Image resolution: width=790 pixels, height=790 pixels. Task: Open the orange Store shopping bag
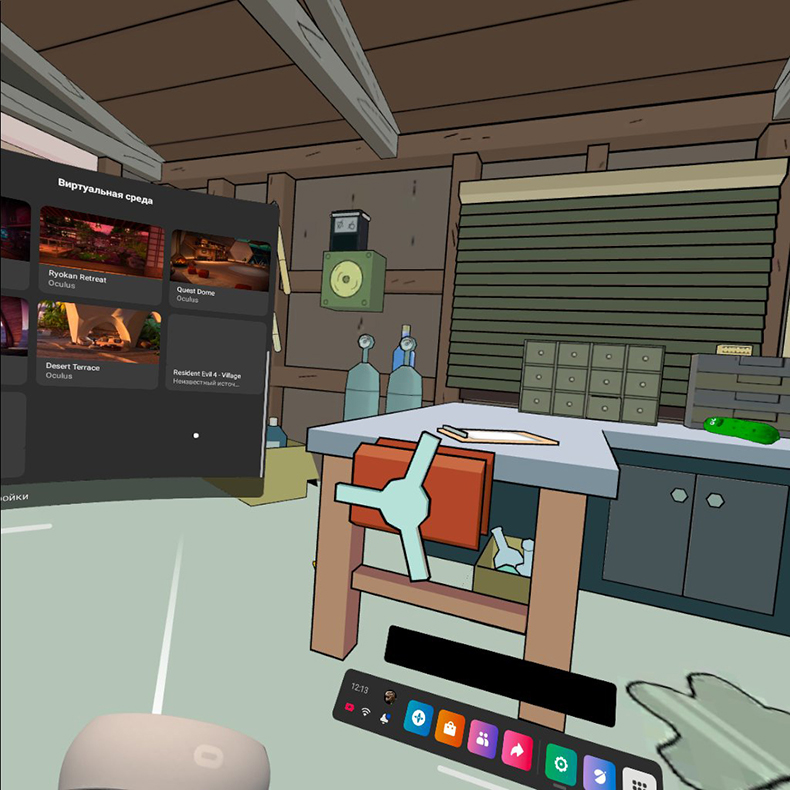pos(450,728)
